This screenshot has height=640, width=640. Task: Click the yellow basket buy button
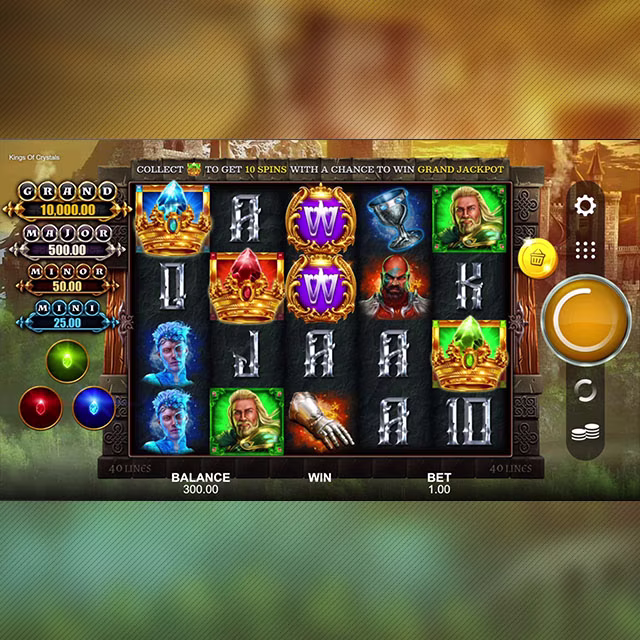point(536,259)
